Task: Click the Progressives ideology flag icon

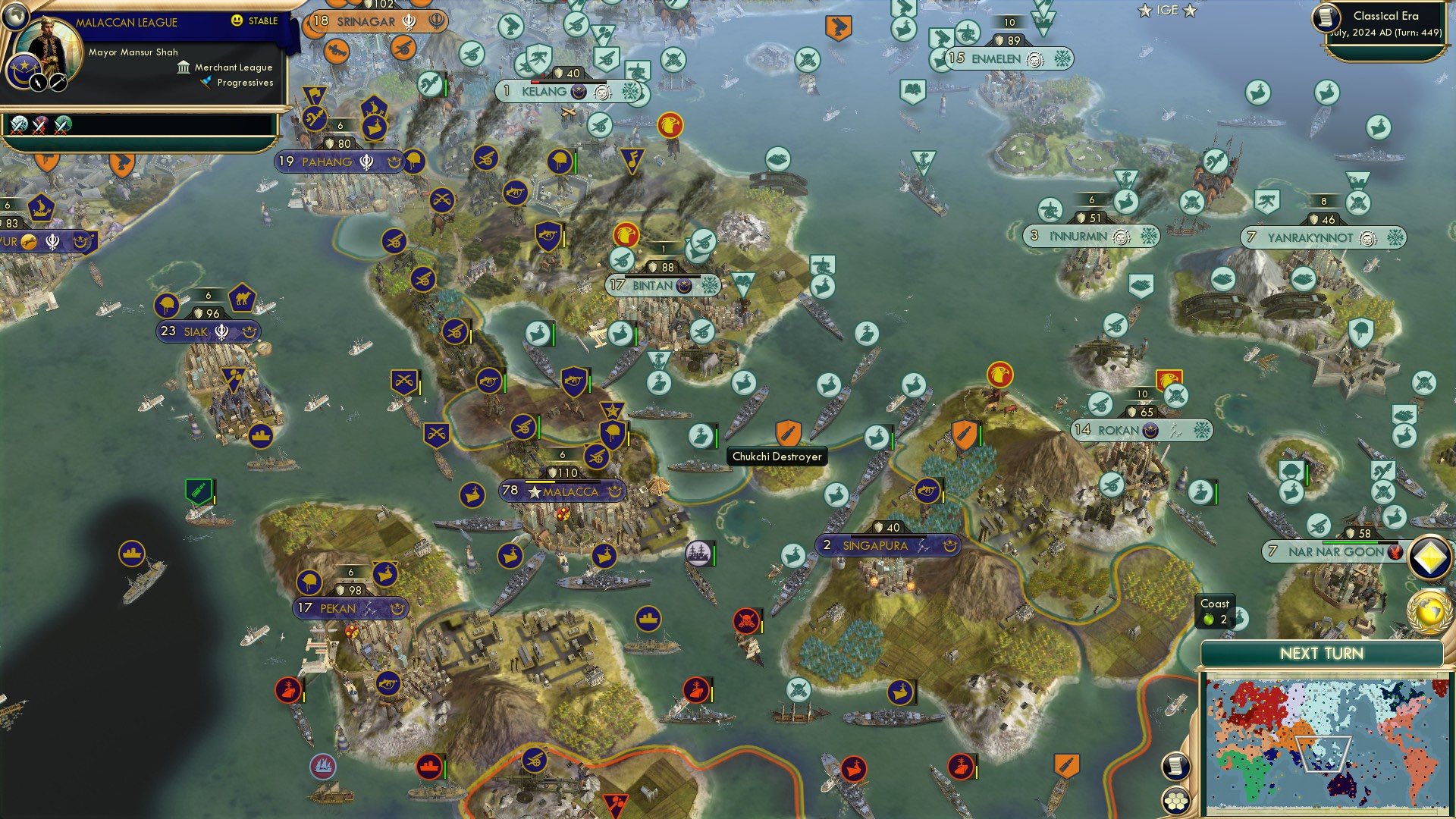Action: tap(206, 82)
